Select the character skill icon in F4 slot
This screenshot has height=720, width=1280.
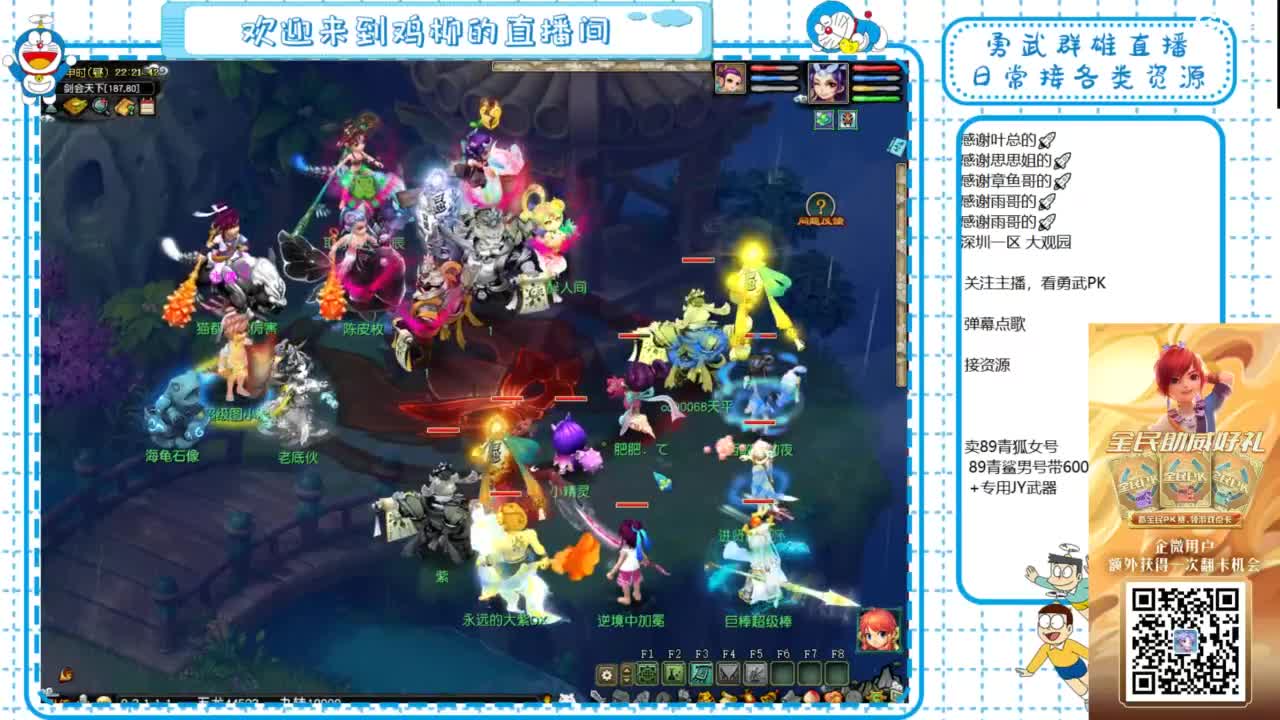coord(673,675)
